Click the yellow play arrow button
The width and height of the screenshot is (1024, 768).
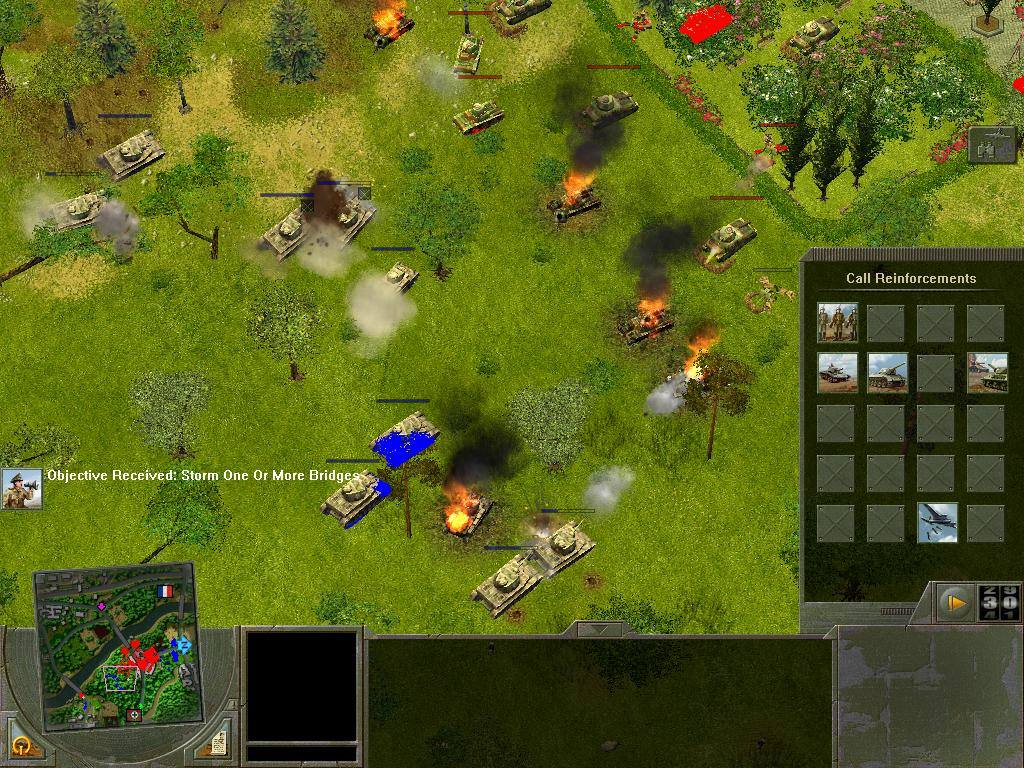point(957,603)
